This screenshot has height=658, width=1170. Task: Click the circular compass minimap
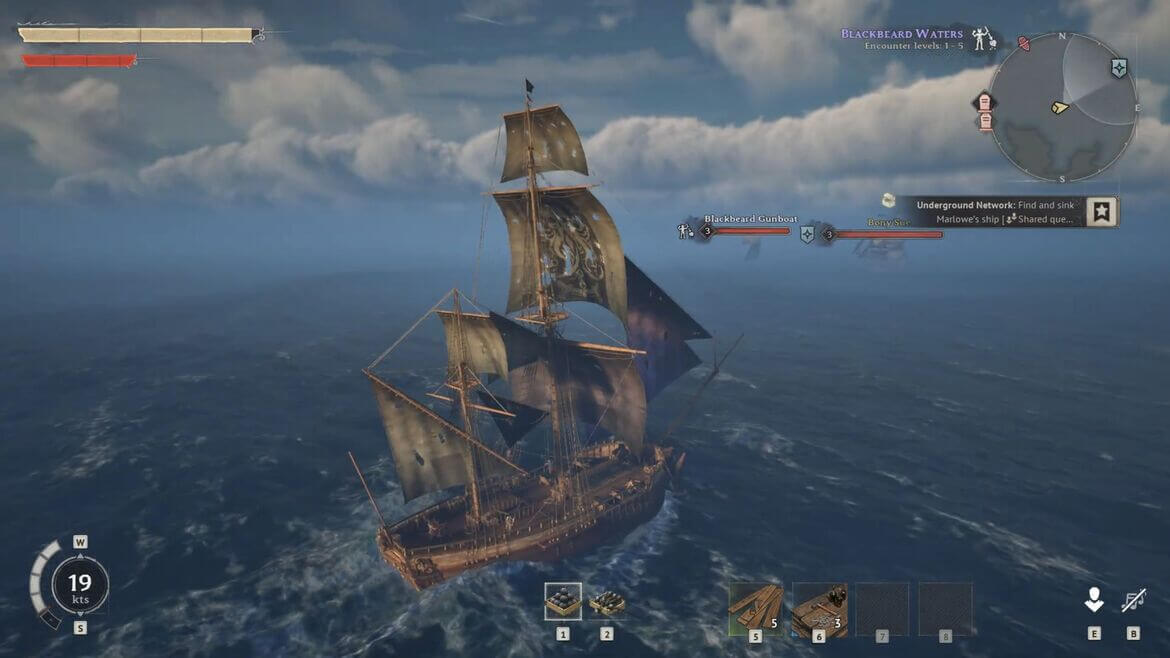(x=1062, y=107)
